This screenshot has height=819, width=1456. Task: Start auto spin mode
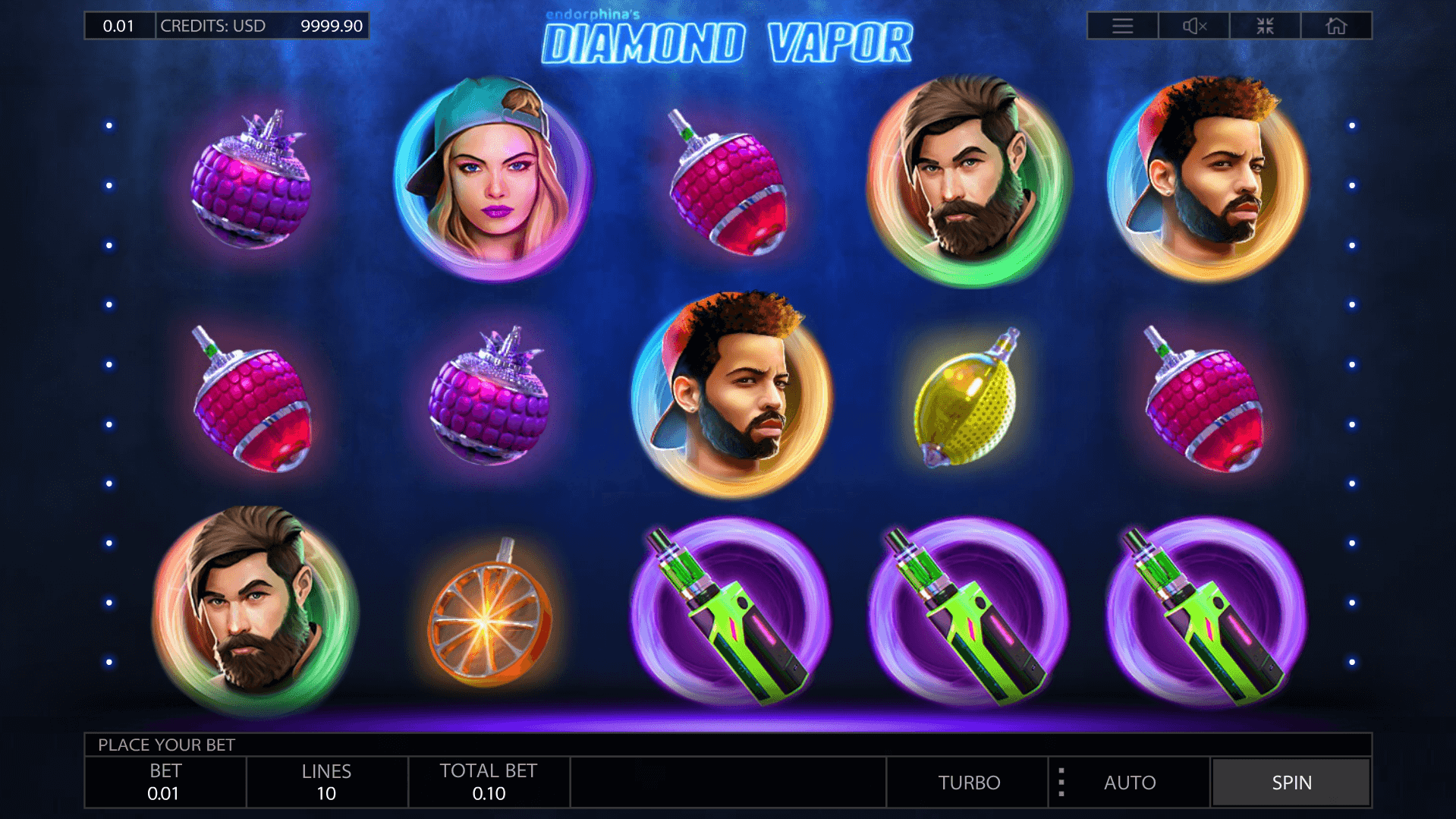1129,782
